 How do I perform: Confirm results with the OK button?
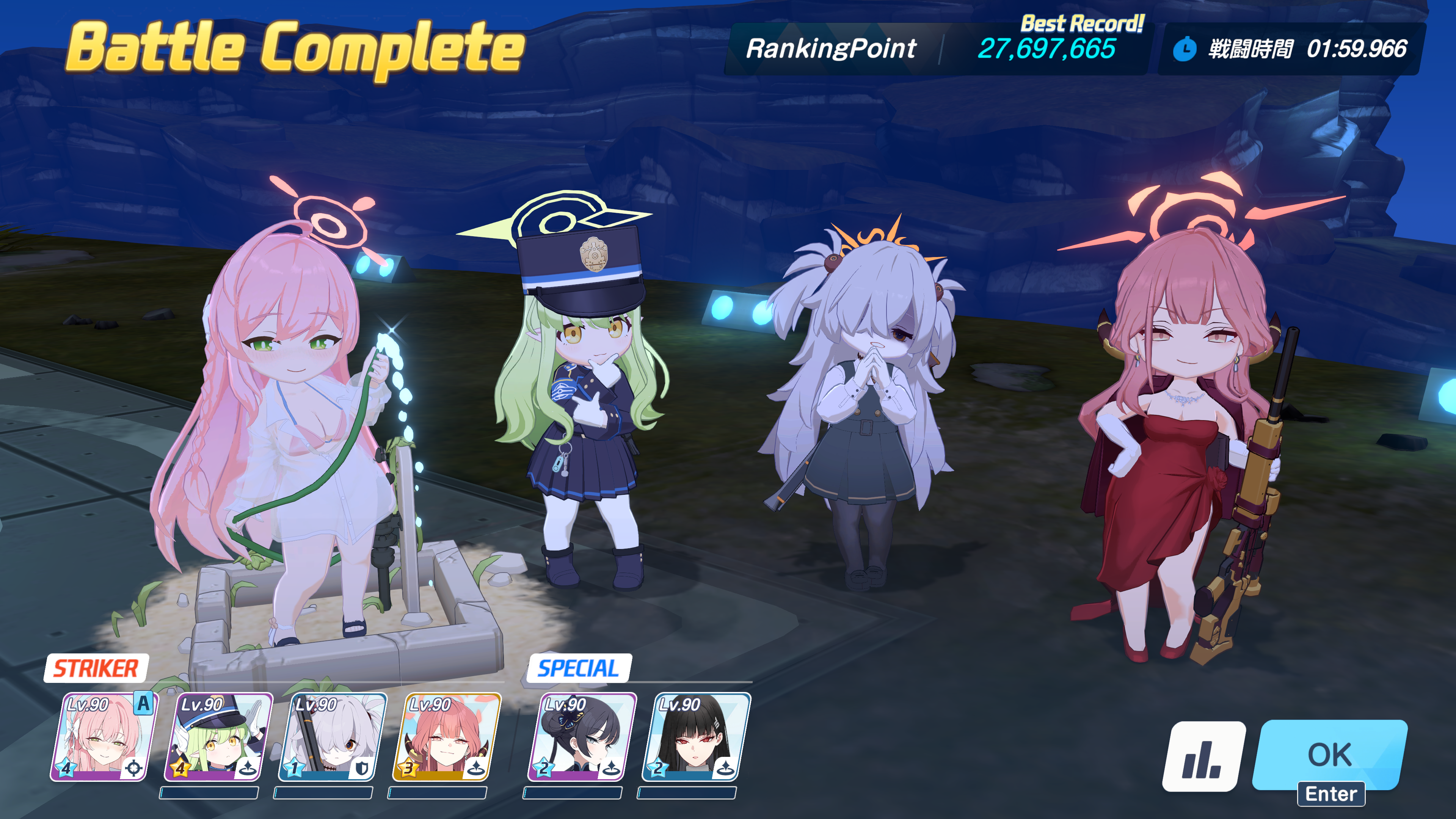1329,755
